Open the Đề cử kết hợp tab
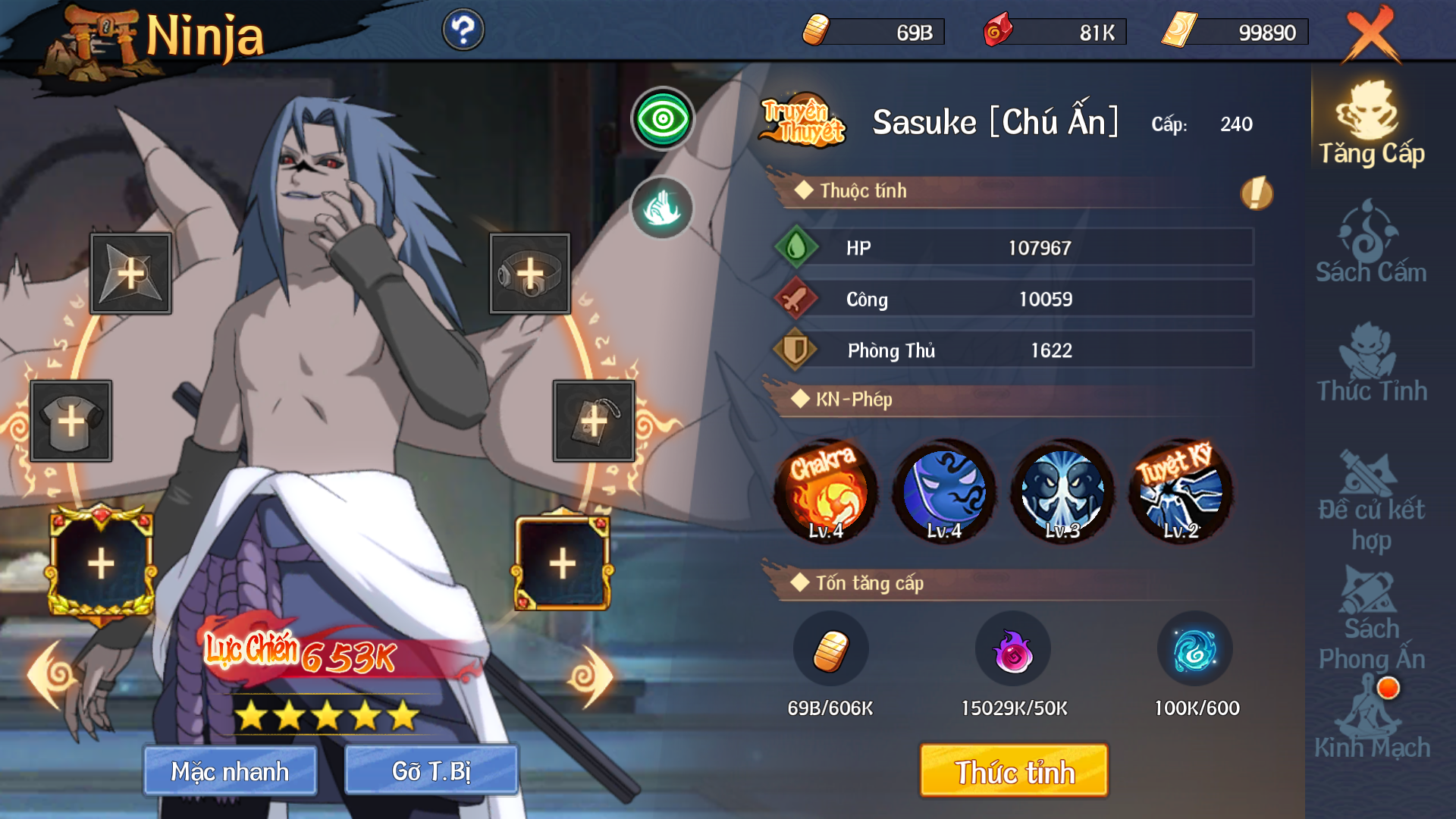1456x819 pixels. [1371, 500]
